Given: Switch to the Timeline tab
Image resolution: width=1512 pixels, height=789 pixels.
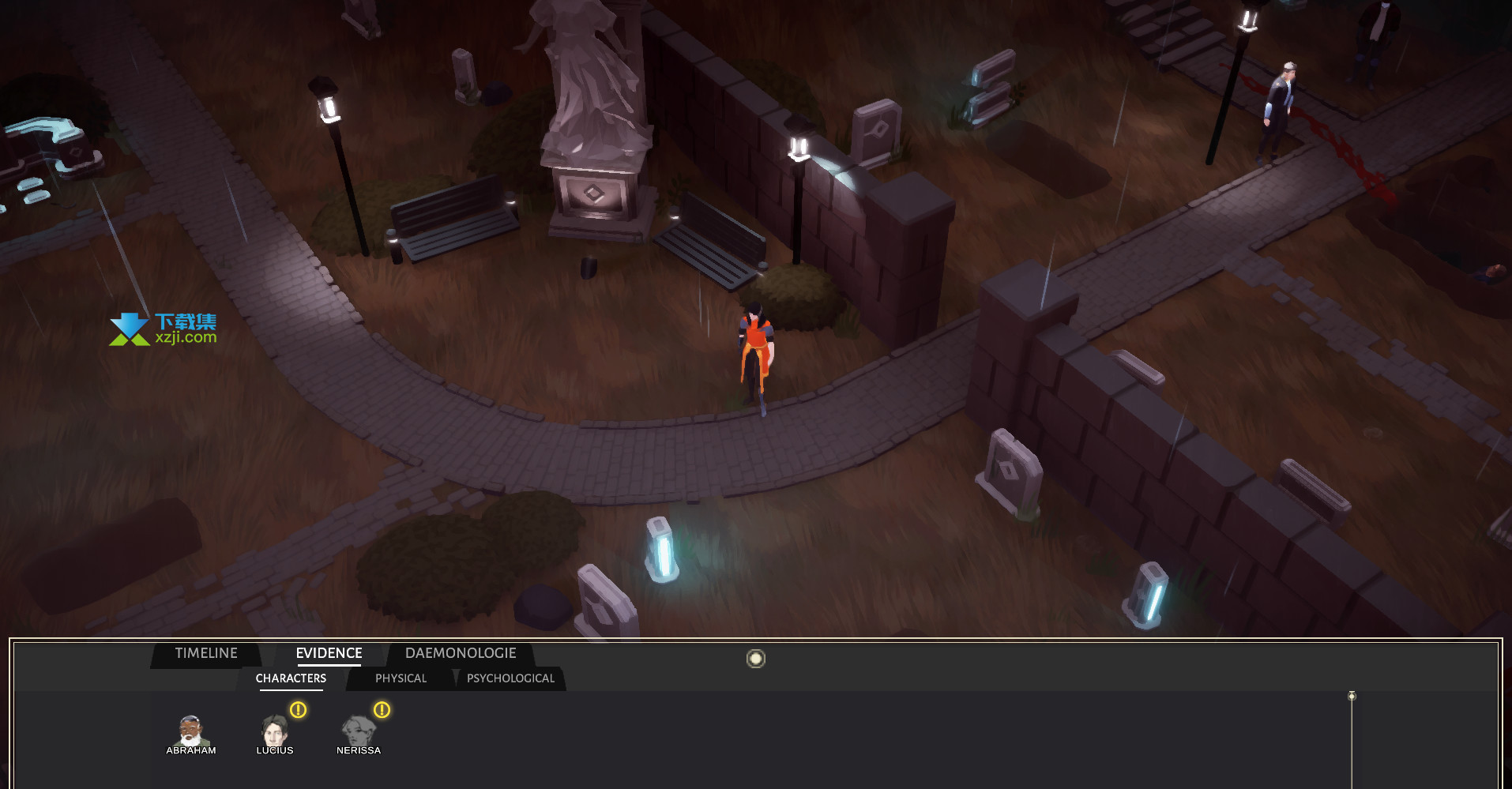Looking at the screenshot, I should click(x=206, y=654).
